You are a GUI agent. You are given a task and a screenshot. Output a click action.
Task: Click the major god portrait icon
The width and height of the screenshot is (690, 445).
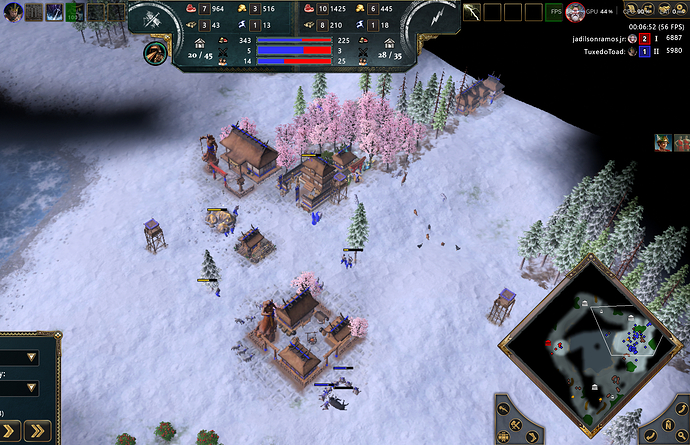click(x=14, y=12)
